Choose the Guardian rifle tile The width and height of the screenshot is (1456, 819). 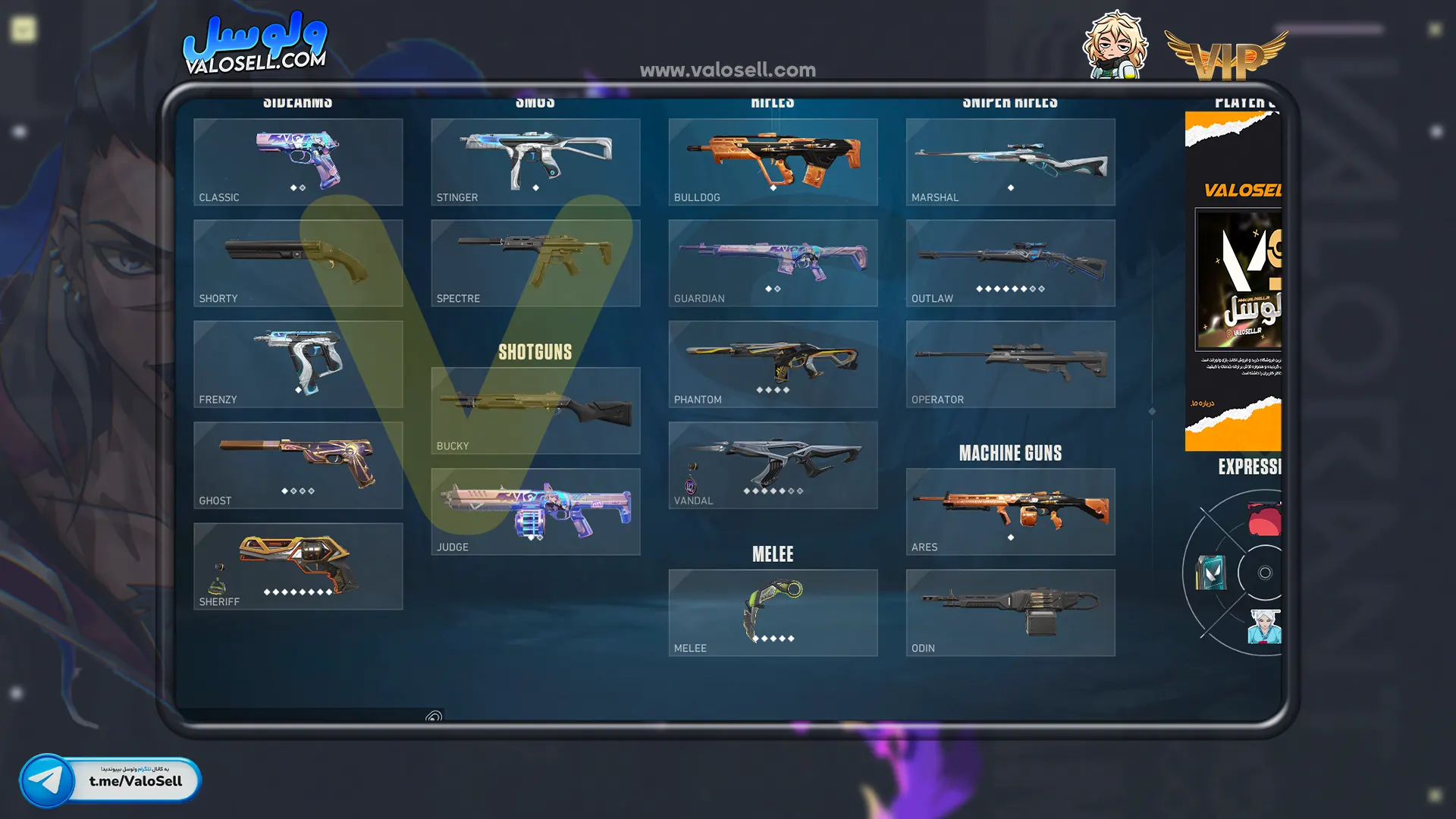tap(773, 262)
